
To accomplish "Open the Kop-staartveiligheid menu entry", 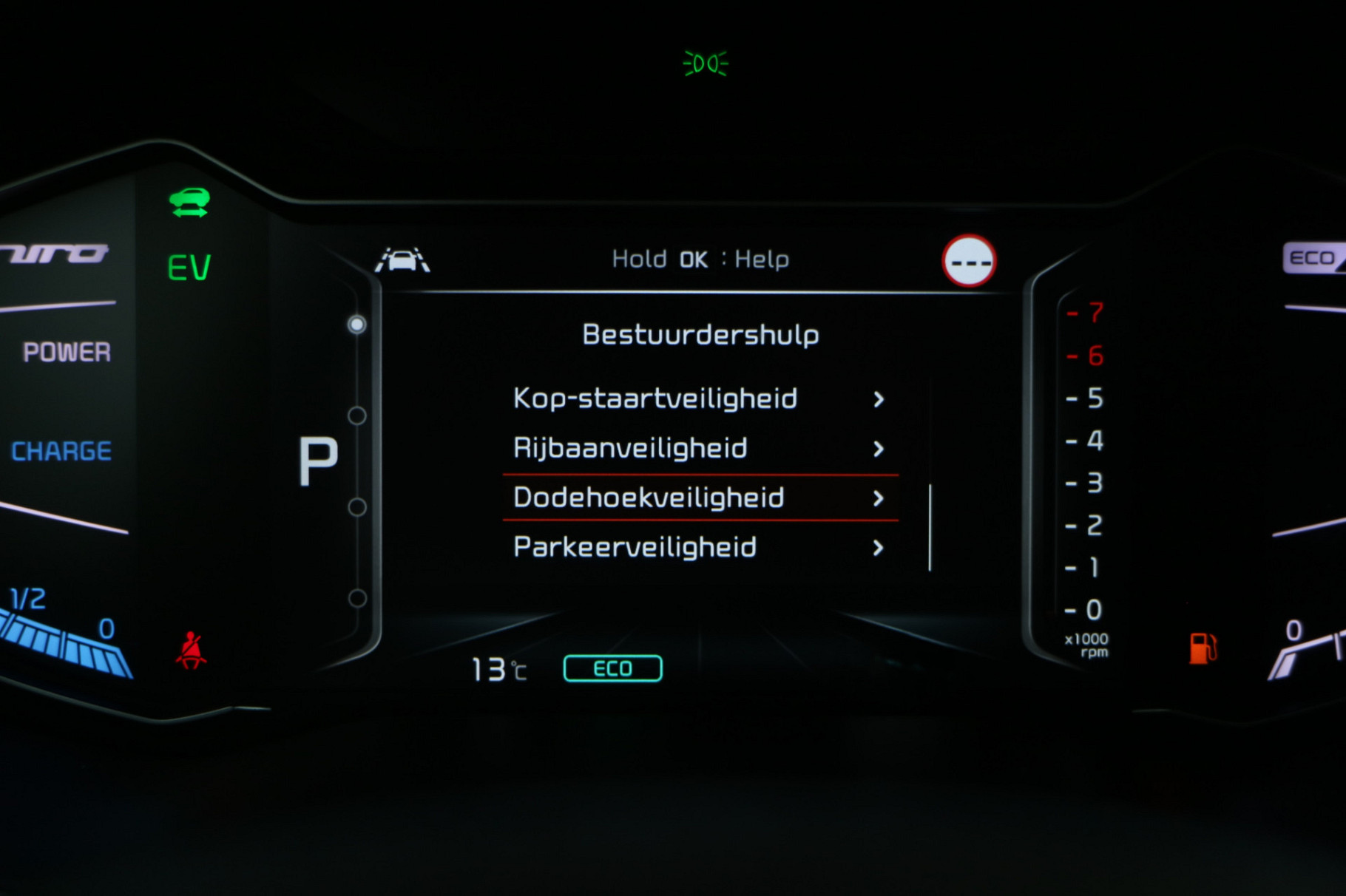I will 699,398.
